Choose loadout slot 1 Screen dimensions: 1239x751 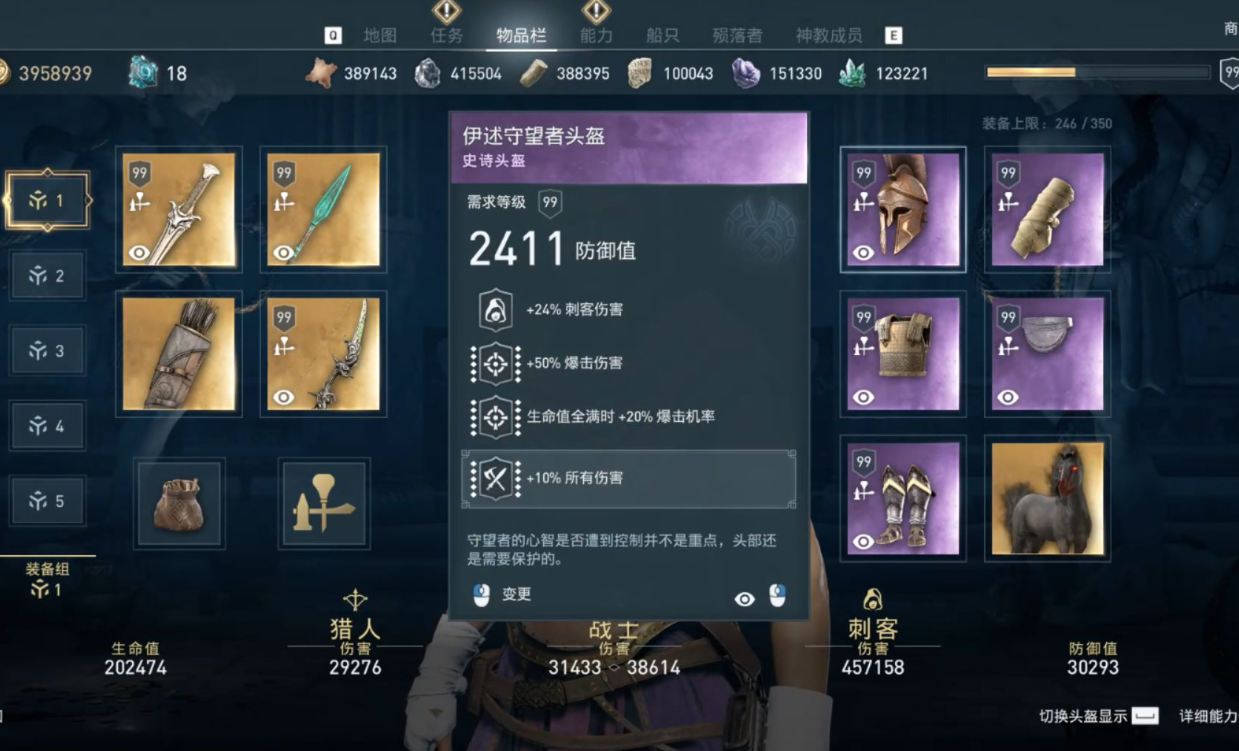click(x=47, y=201)
